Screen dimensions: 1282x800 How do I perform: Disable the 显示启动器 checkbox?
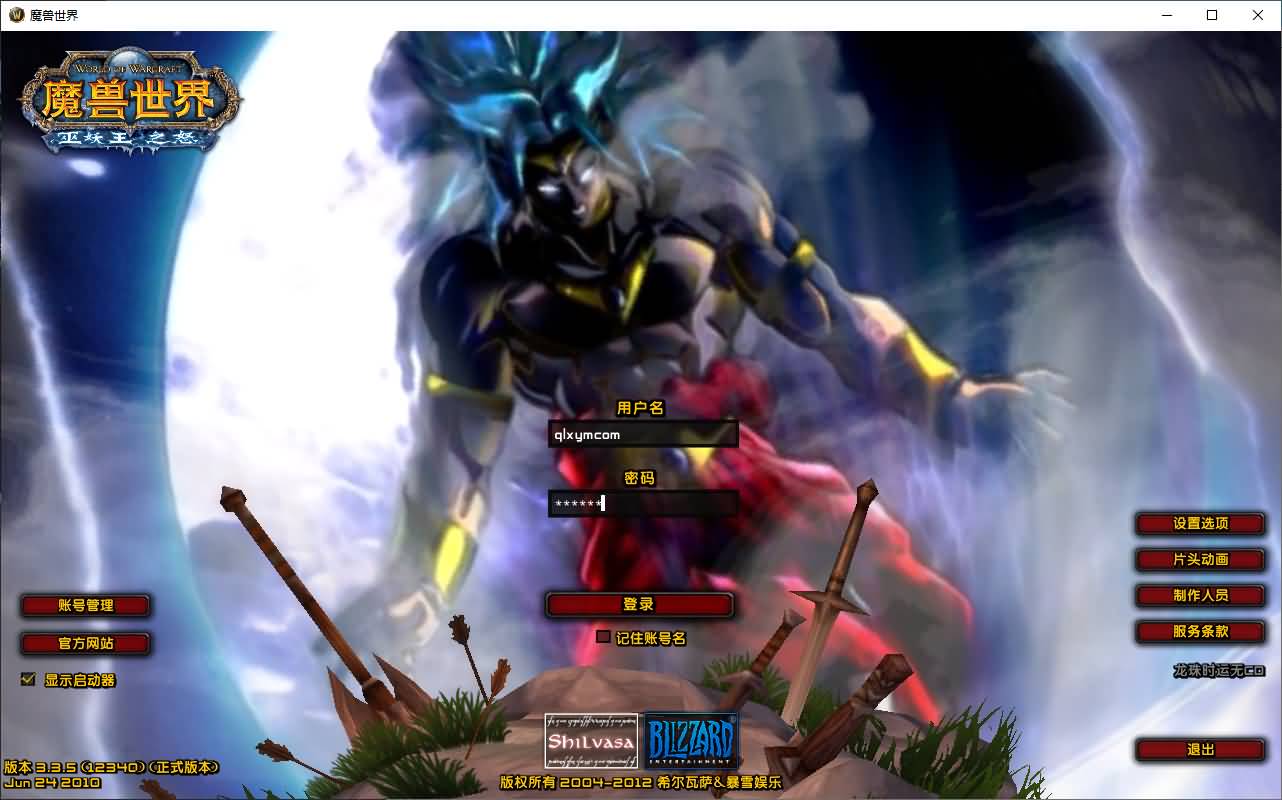coord(27,679)
